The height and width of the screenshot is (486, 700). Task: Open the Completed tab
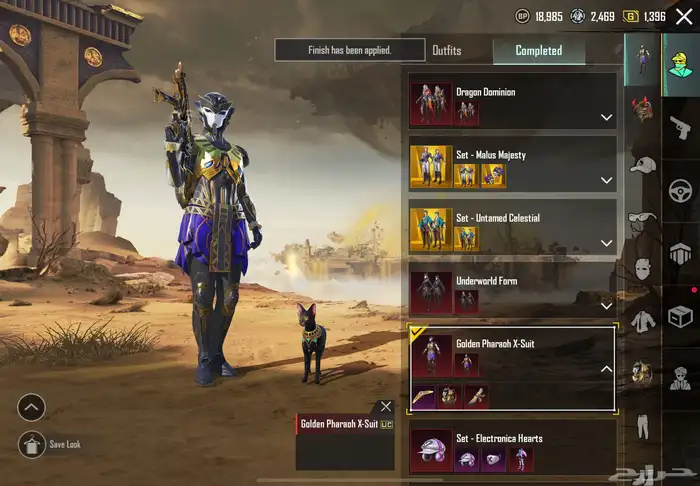[x=538, y=50]
